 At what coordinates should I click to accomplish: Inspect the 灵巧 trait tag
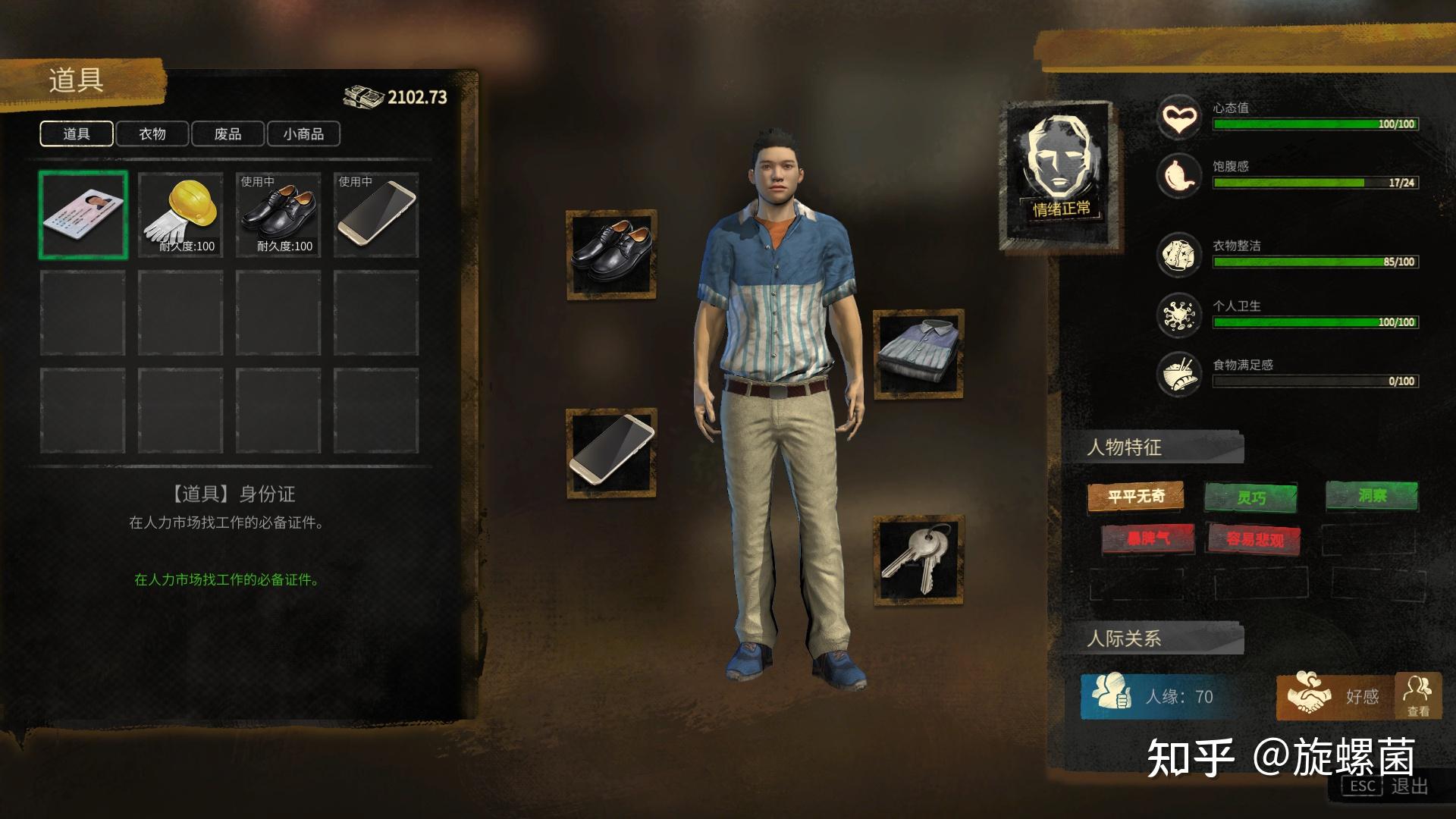pyautogui.click(x=1250, y=497)
